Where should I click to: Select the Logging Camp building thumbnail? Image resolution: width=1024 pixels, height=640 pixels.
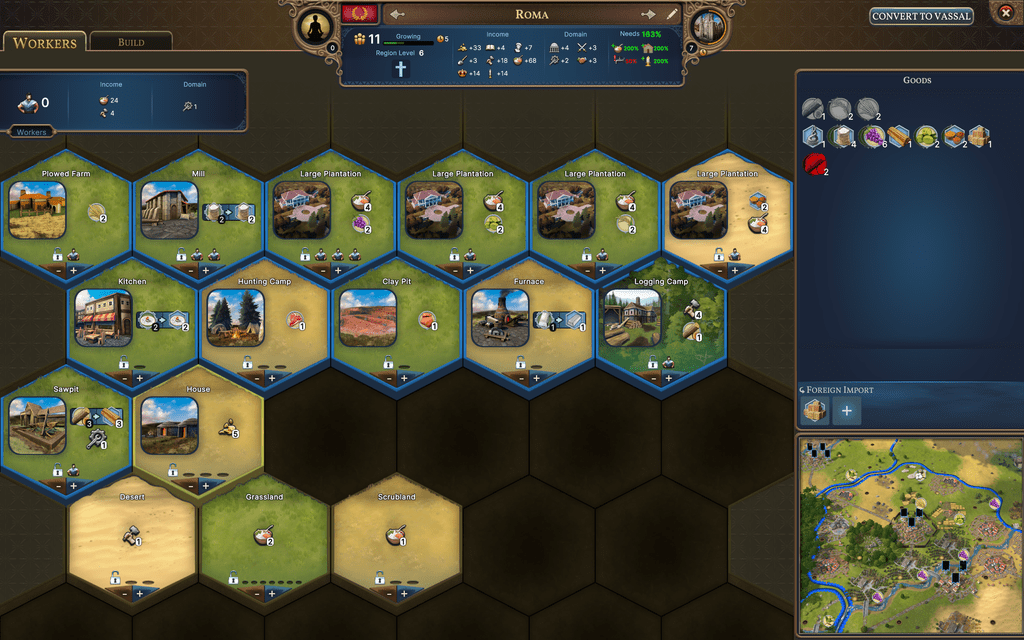click(x=632, y=318)
